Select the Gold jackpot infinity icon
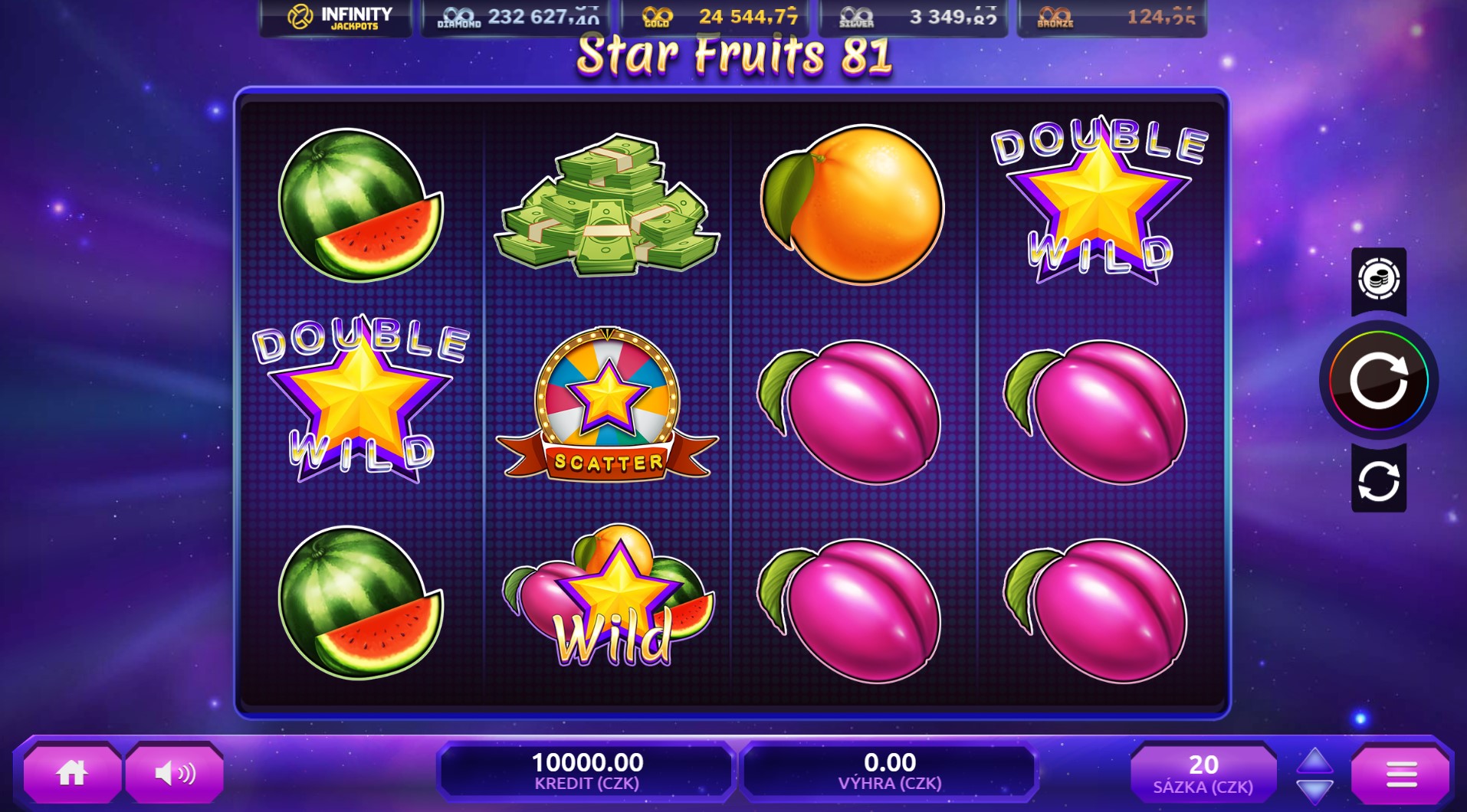The height and width of the screenshot is (812, 1467). pyautogui.click(x=657, y=15)
